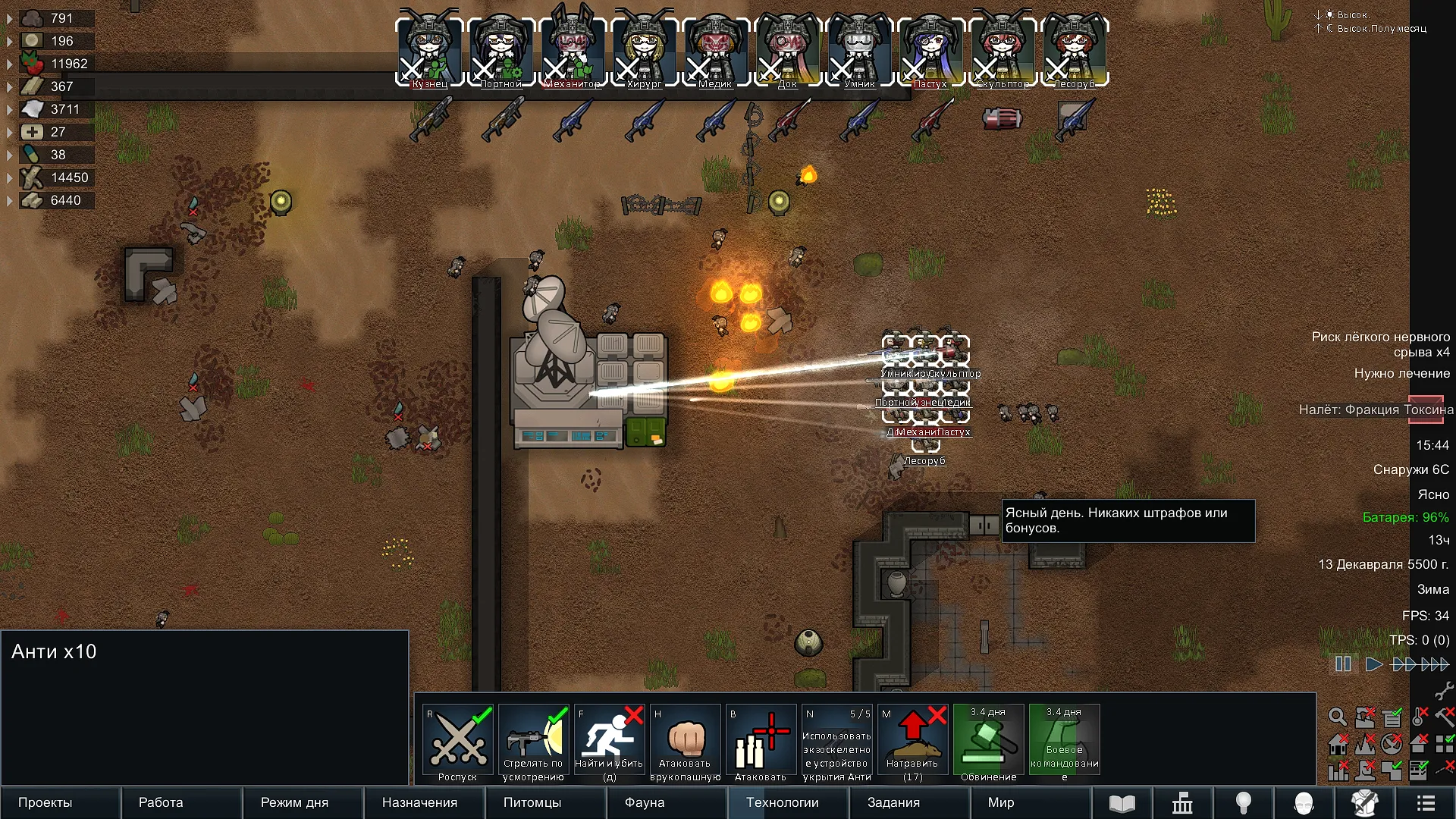Open the Налёт: Фракция Токсина alert
This screenshot has height=819, width=1456.
(x=1376, y=409)
